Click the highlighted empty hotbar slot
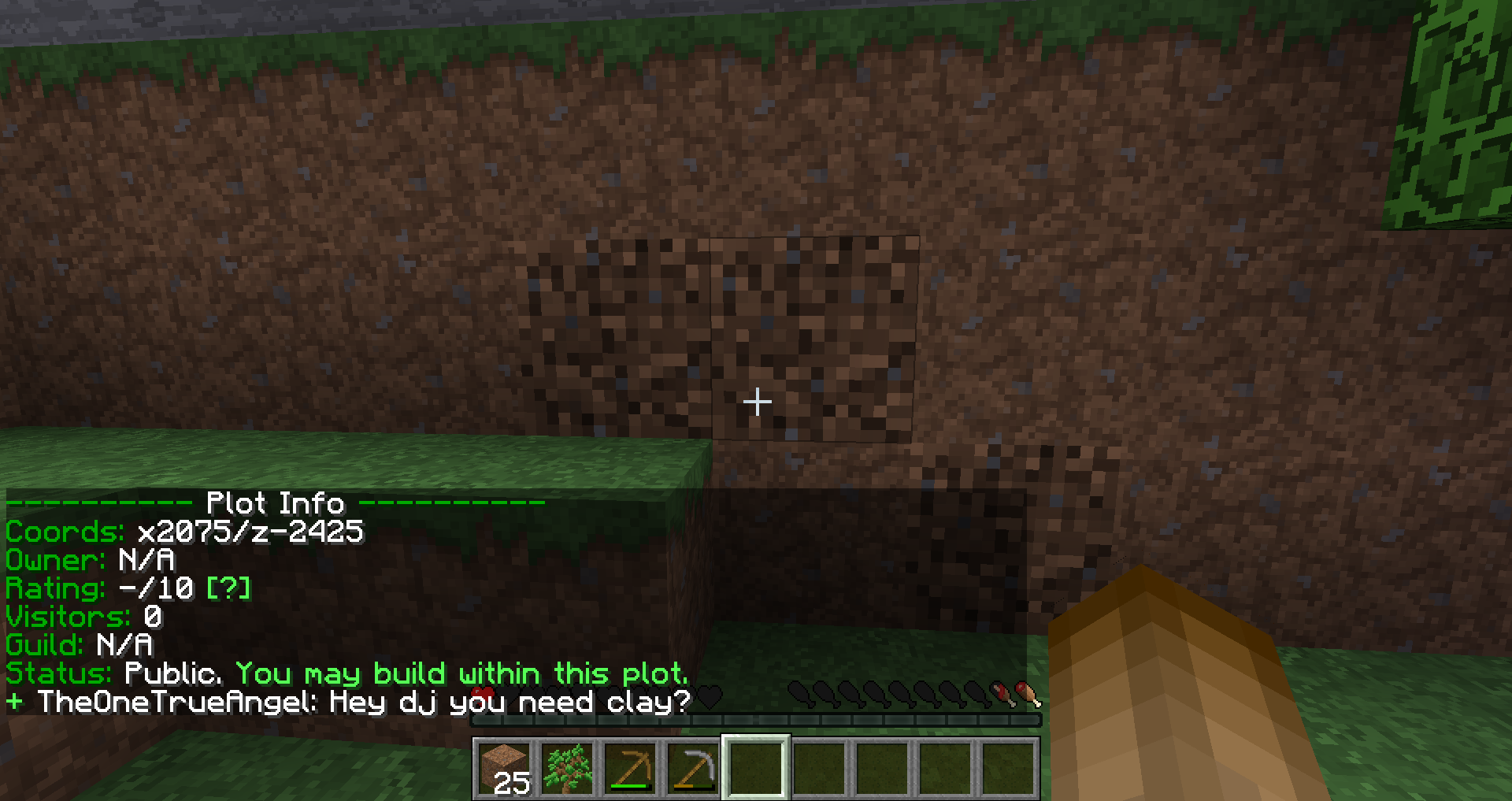 pos(756,767)
